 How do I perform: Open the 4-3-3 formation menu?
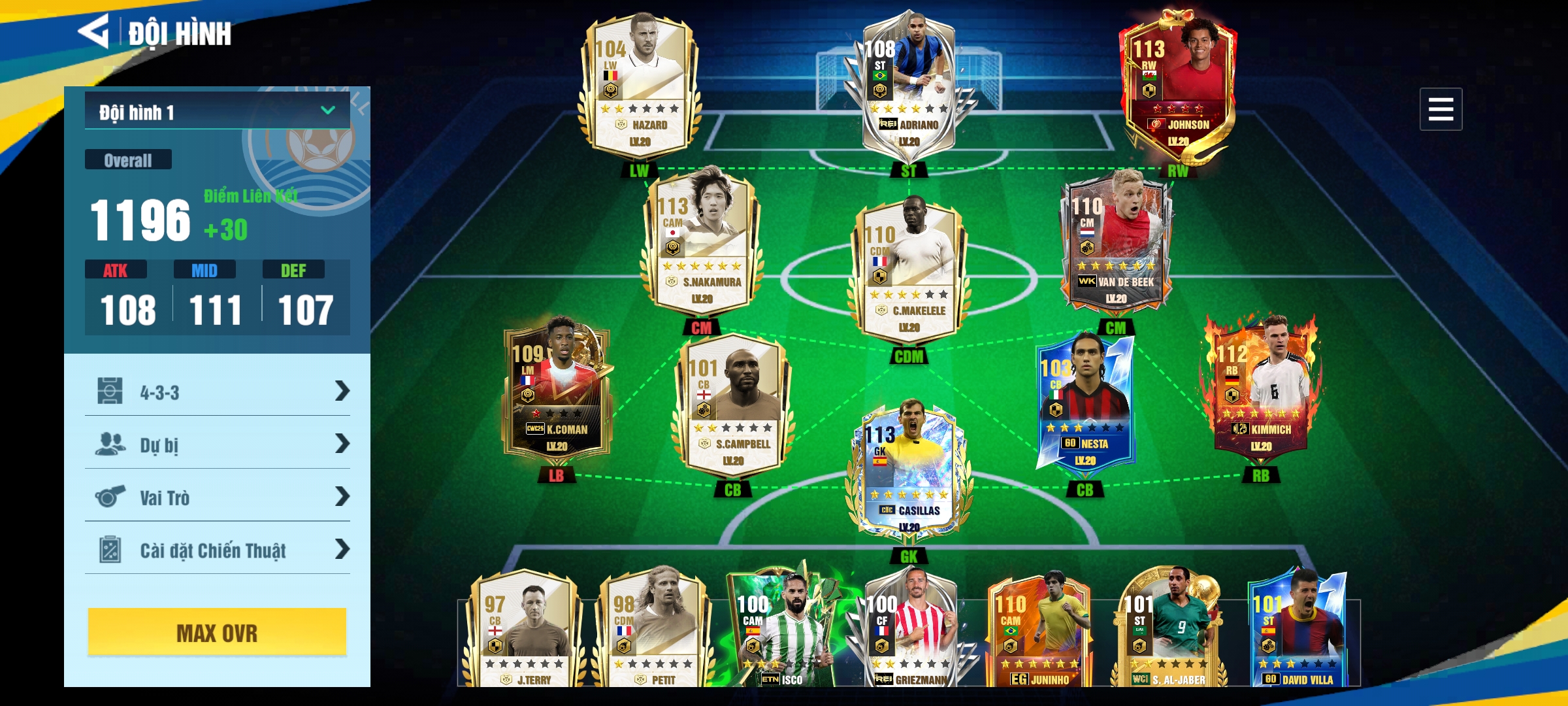tap(217, 392)
